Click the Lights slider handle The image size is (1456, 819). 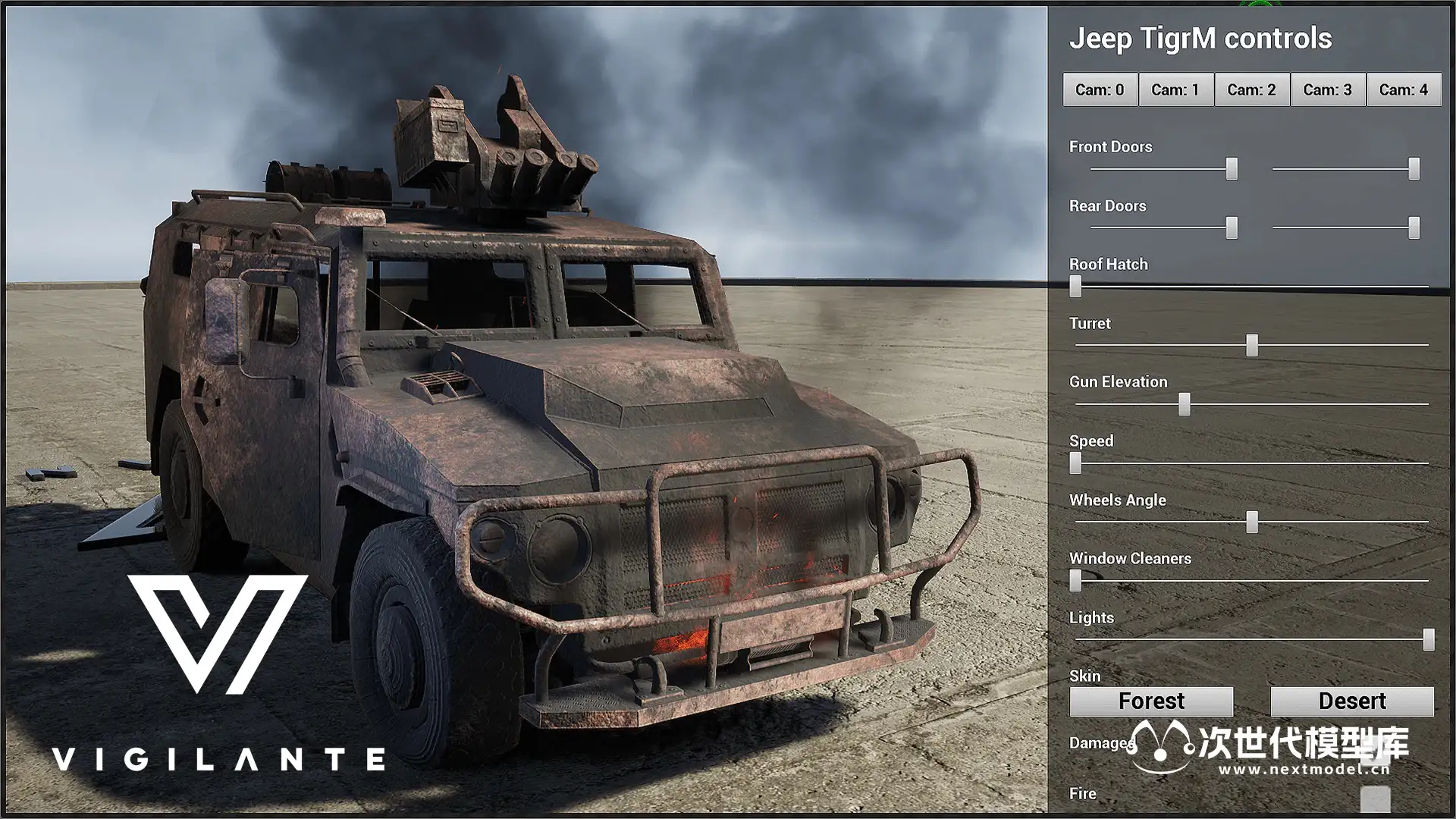click(x=1429, y=639)
